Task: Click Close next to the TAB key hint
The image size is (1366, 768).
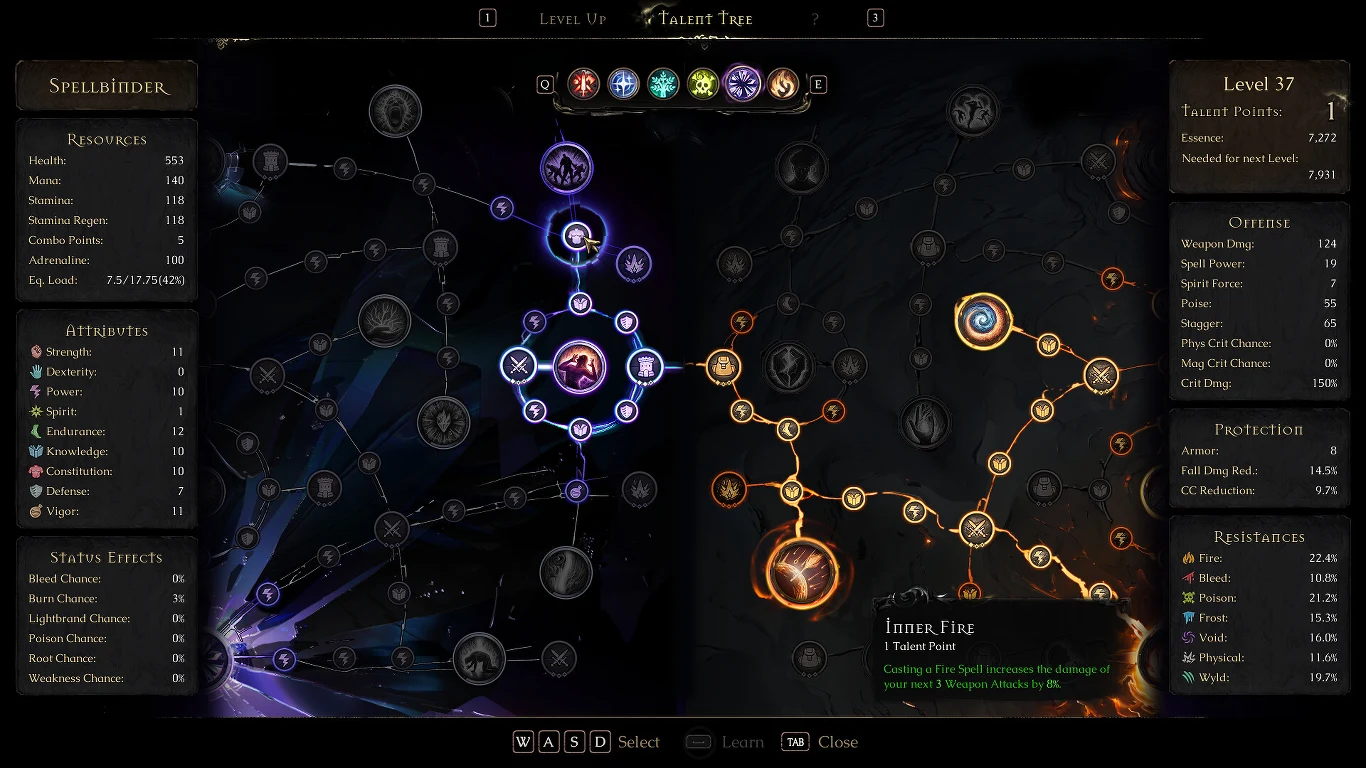Action: point(837,742)
